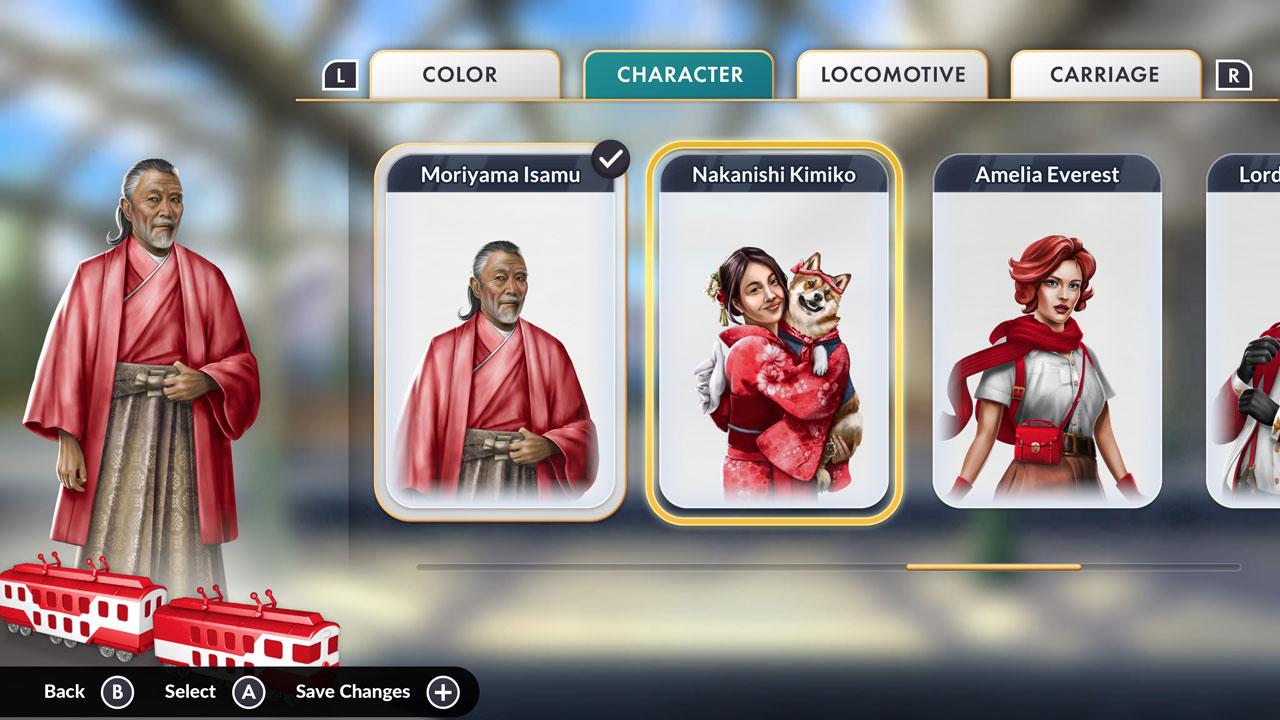The width and height of the screenshot is (1280, 720).
Task: Click the checkmark badge on Moriyama Isamu's card
Action: pyautogui.click(x=611, y=158)
